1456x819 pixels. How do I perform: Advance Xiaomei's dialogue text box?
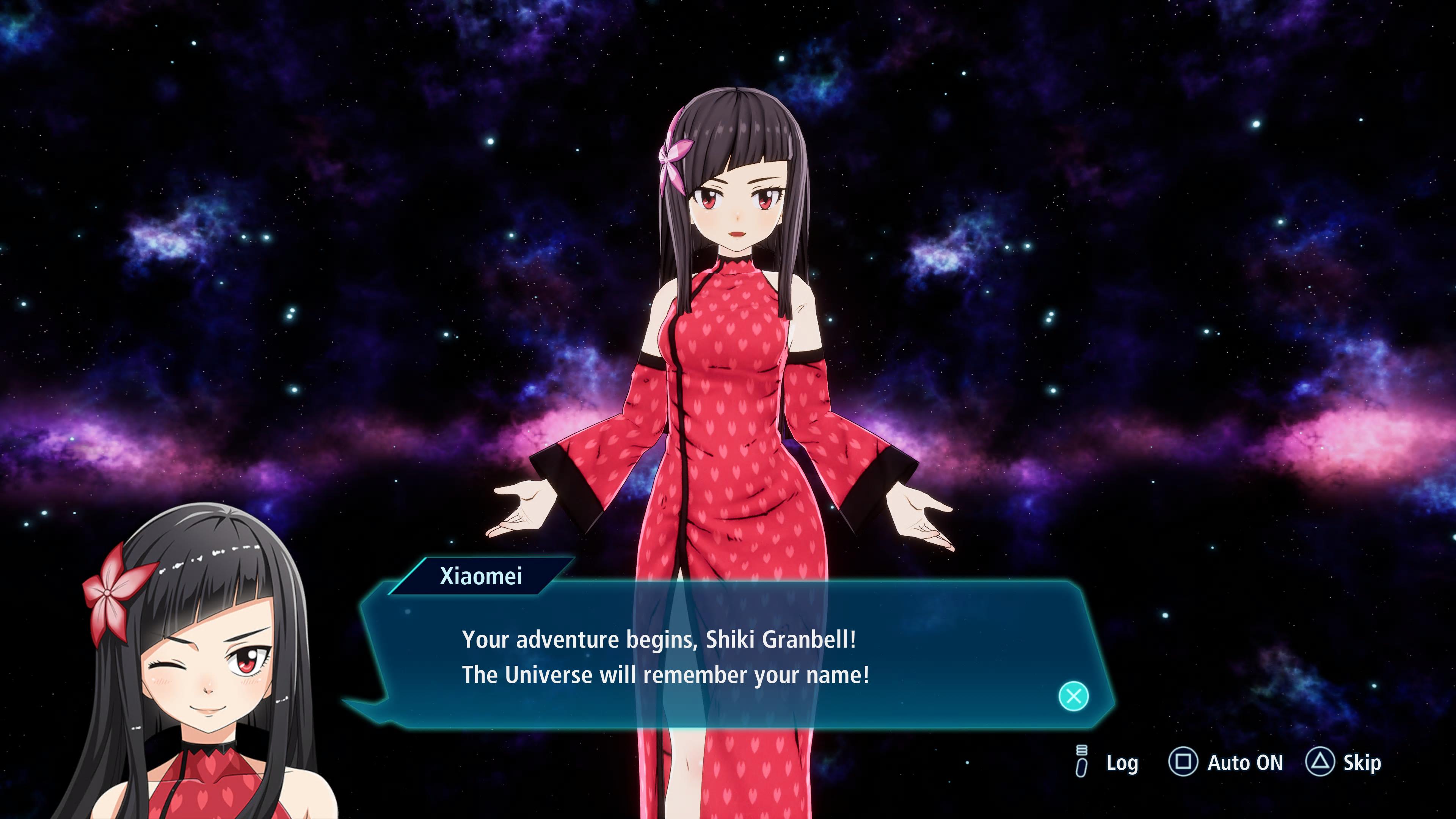(1073, 696)
